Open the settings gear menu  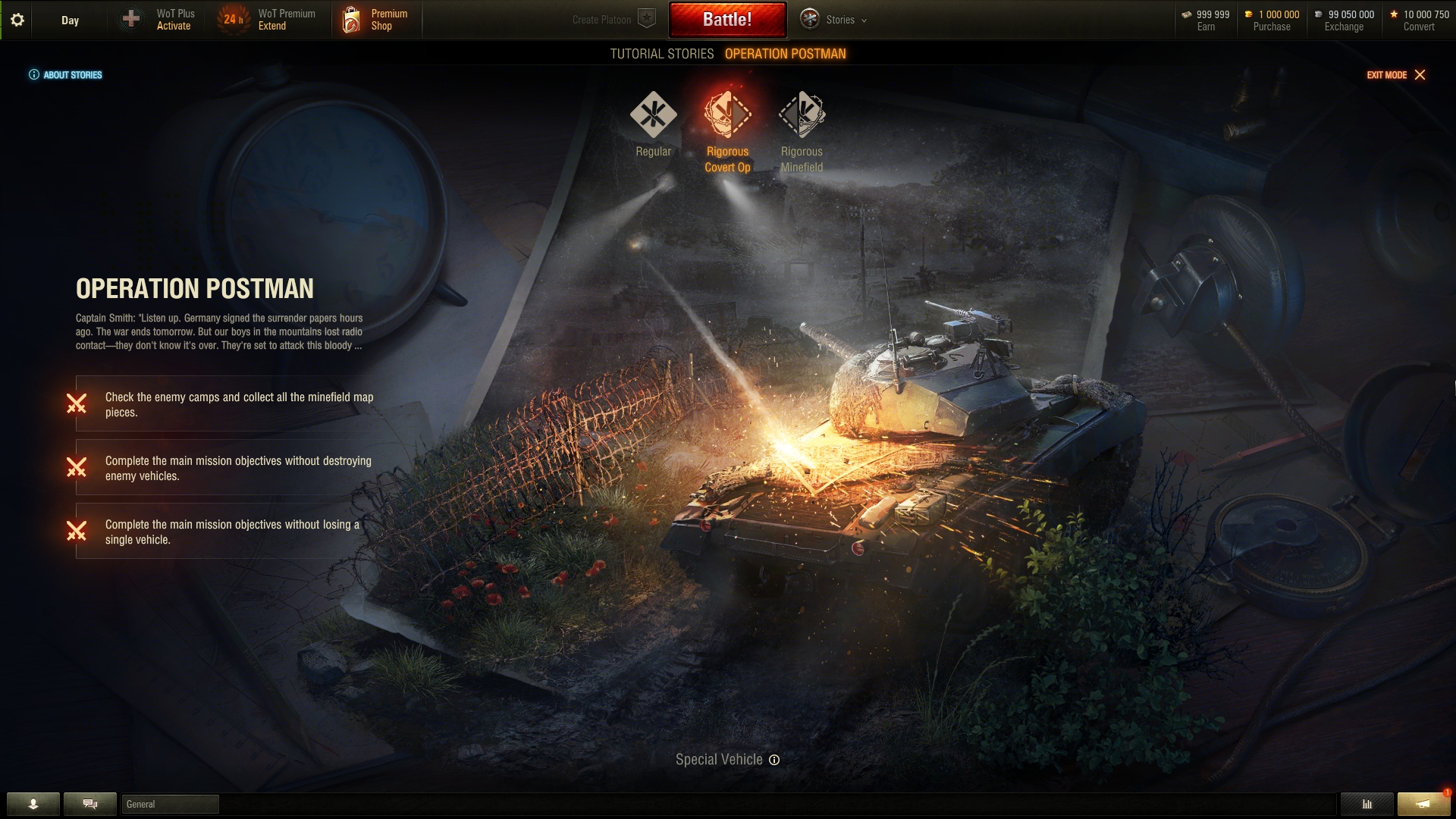point(17,20)
